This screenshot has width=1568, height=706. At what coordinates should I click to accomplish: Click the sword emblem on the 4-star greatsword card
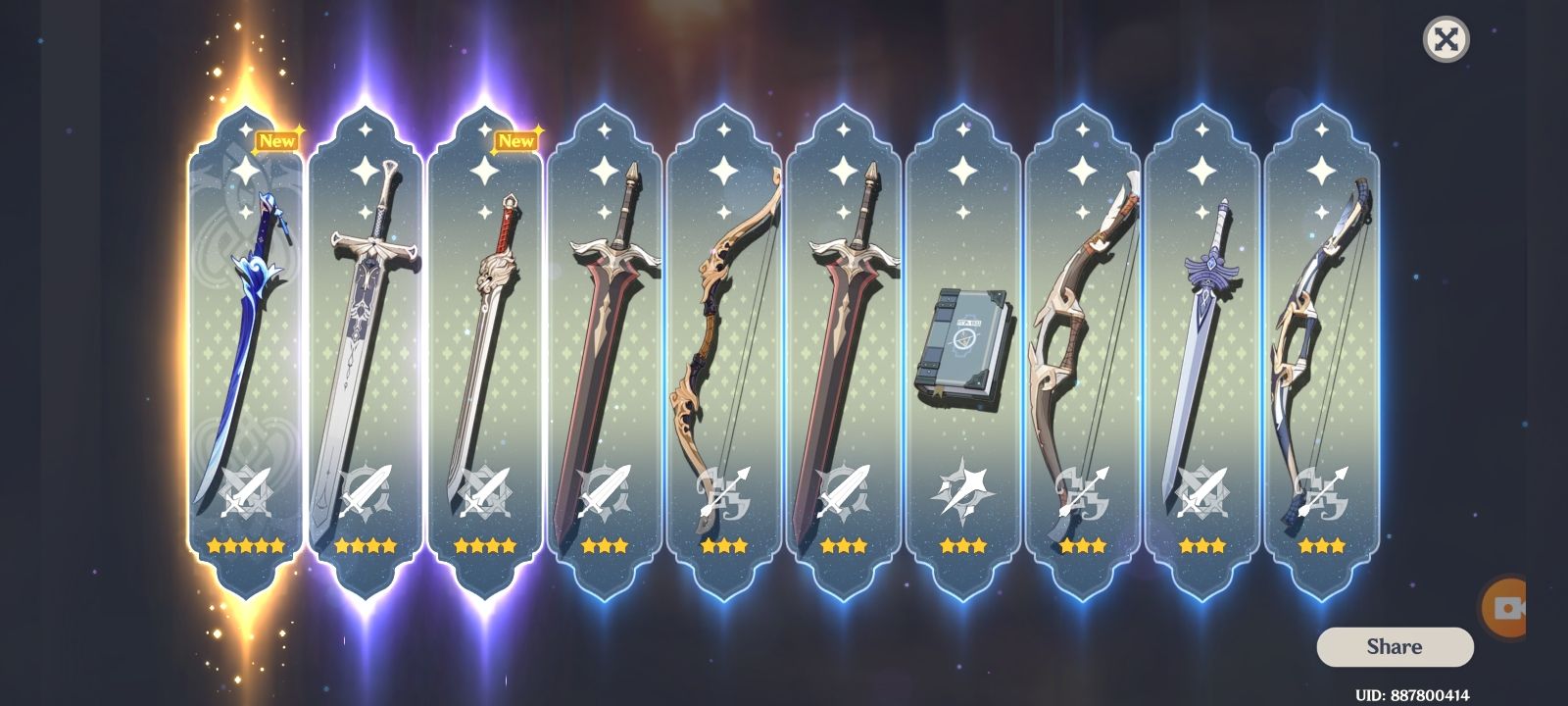[x=366, y=490]
